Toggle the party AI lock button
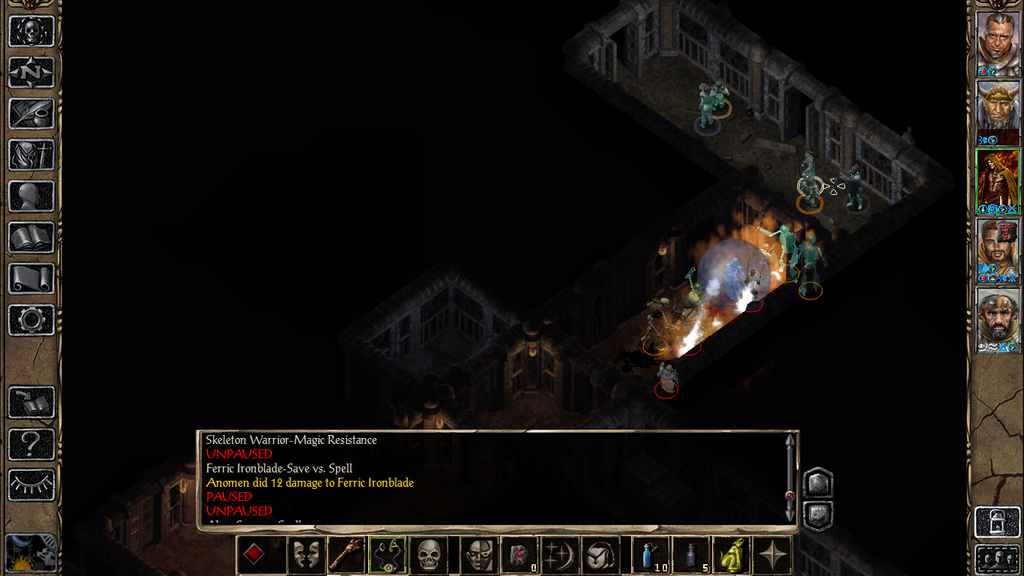 coord(997,522)
